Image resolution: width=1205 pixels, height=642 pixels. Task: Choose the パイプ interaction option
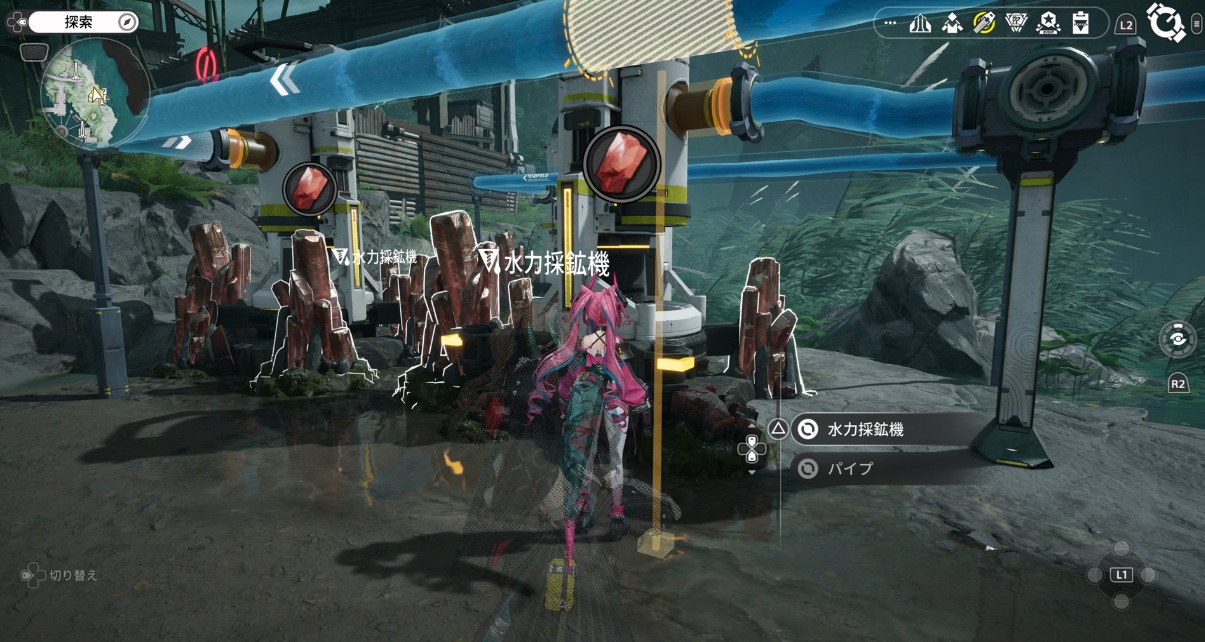click(850, 468)
